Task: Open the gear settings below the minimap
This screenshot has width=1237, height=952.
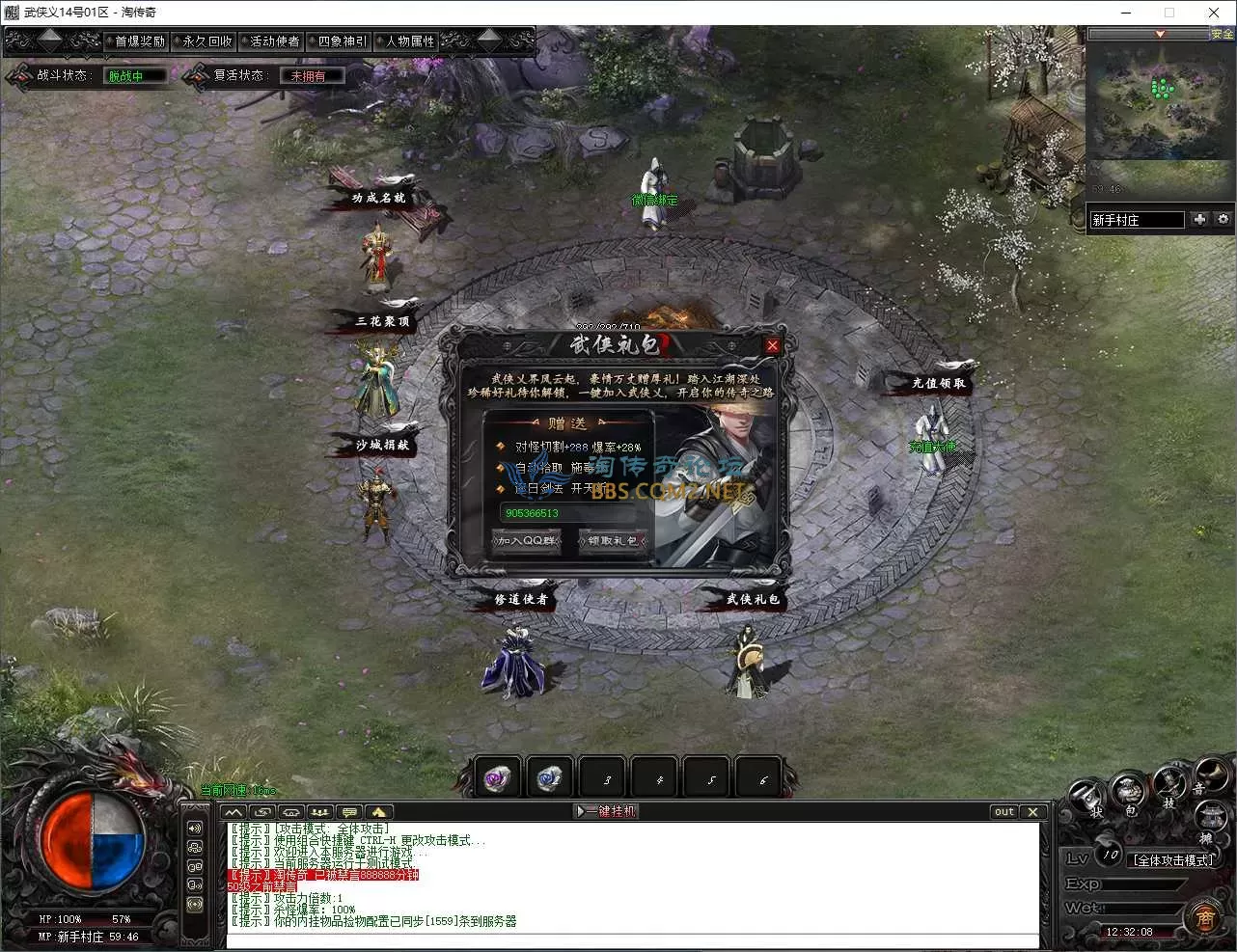Action: point(1223,220)
